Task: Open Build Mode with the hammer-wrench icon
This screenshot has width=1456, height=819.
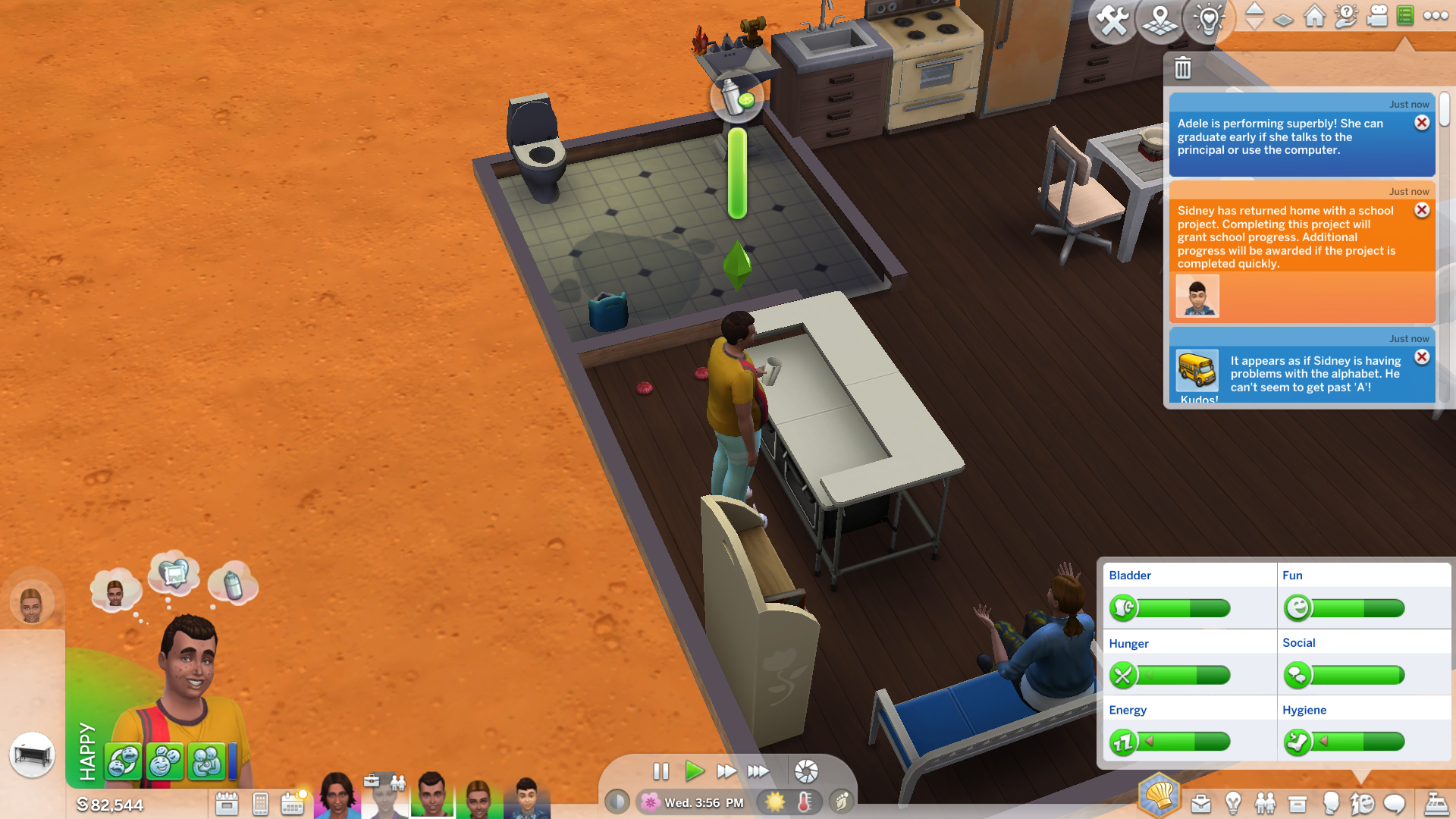Action: [1112, 20]
